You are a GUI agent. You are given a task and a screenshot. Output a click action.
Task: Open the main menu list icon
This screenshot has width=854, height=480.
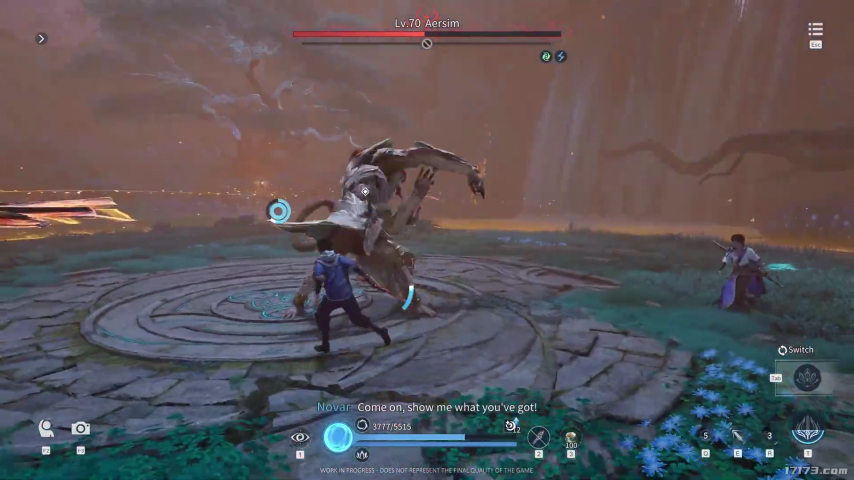(815, 31)
